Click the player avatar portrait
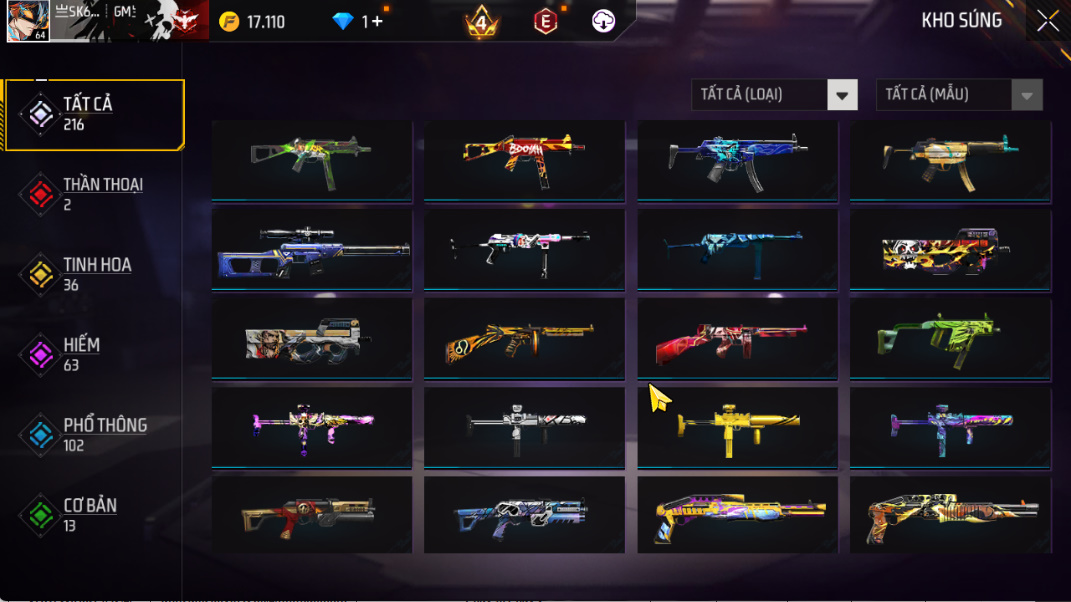This screenshot has height=602, width=1071. [x=27, y=21]
